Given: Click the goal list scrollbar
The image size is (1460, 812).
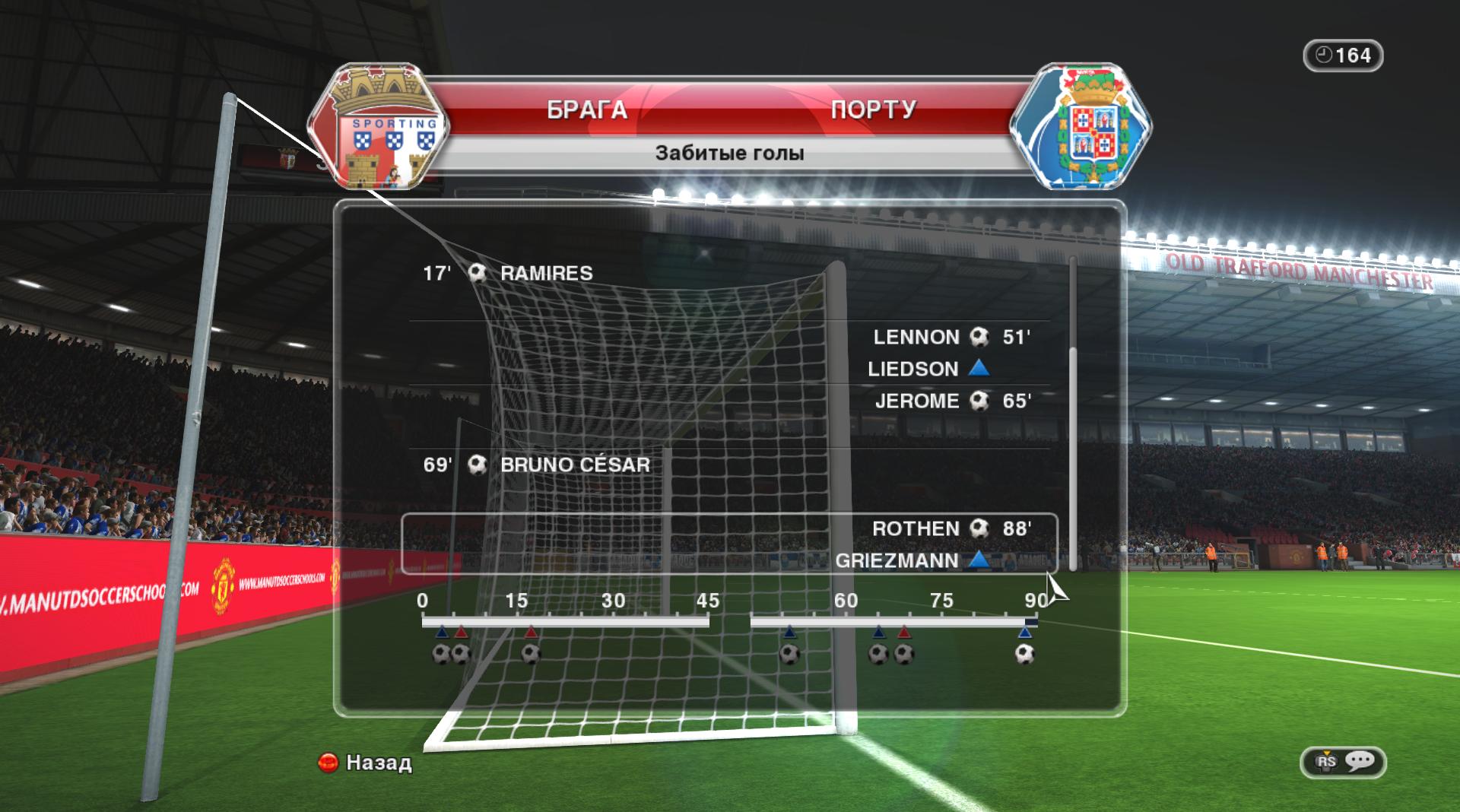Looking at the screenshot, I should pyautogui.click(x=1073, y=456).
